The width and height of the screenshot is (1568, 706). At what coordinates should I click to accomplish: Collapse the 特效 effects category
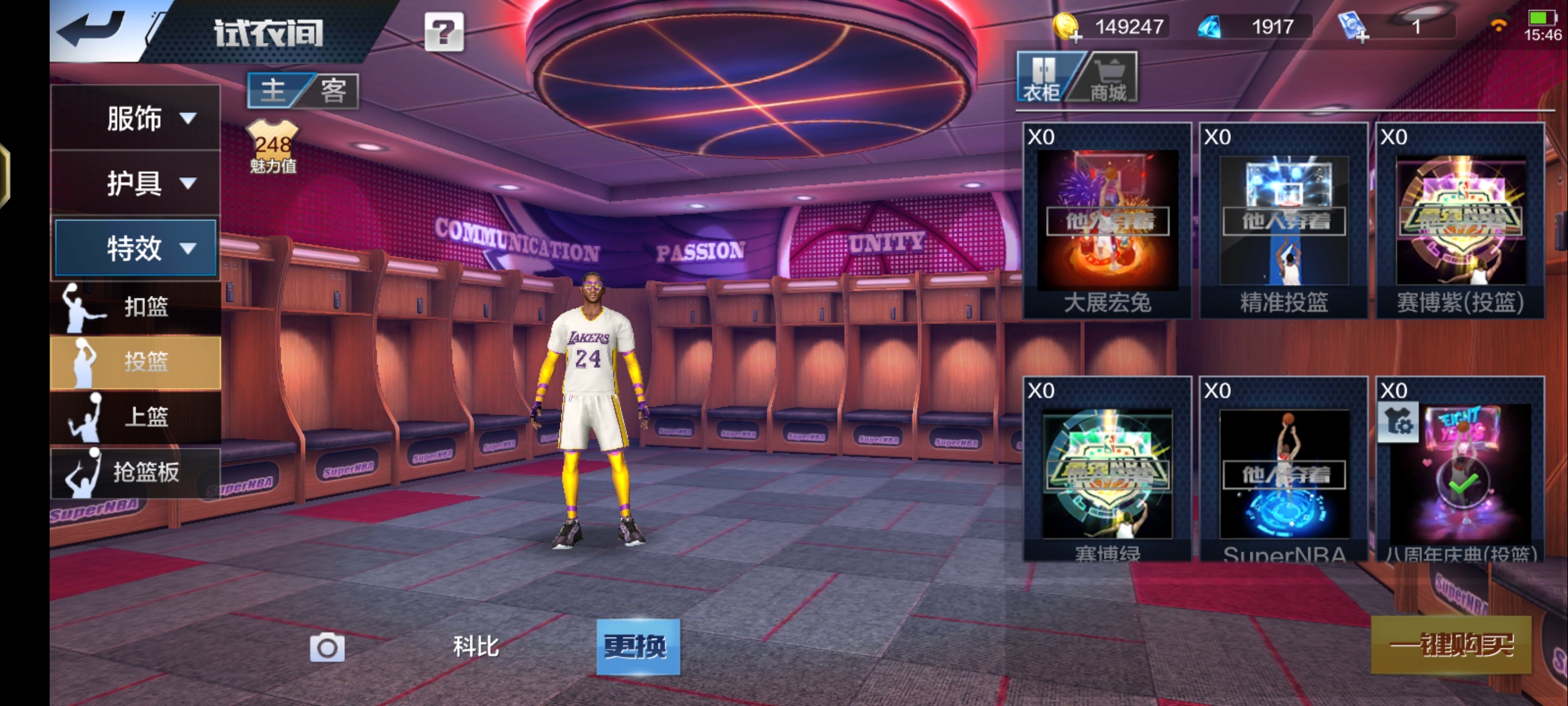click(136, 248)
